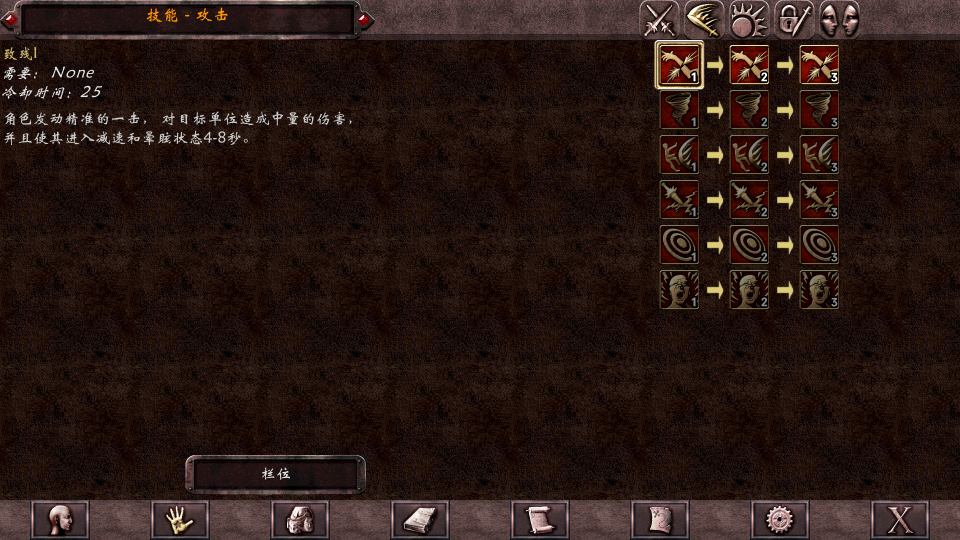
Task: Open the golden hand skills screen
Action: coord(180,520)
